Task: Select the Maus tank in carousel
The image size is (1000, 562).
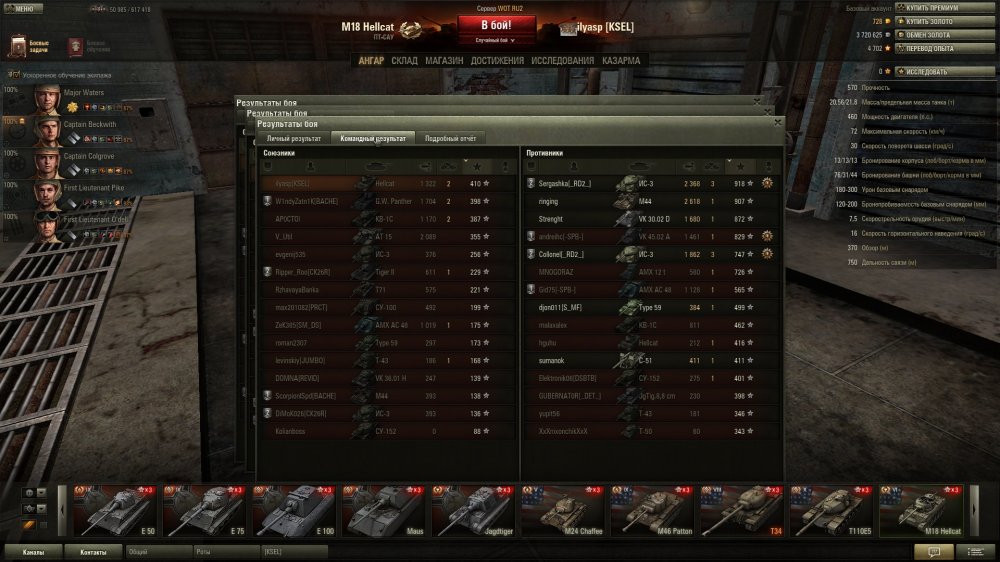Action: 384,512
